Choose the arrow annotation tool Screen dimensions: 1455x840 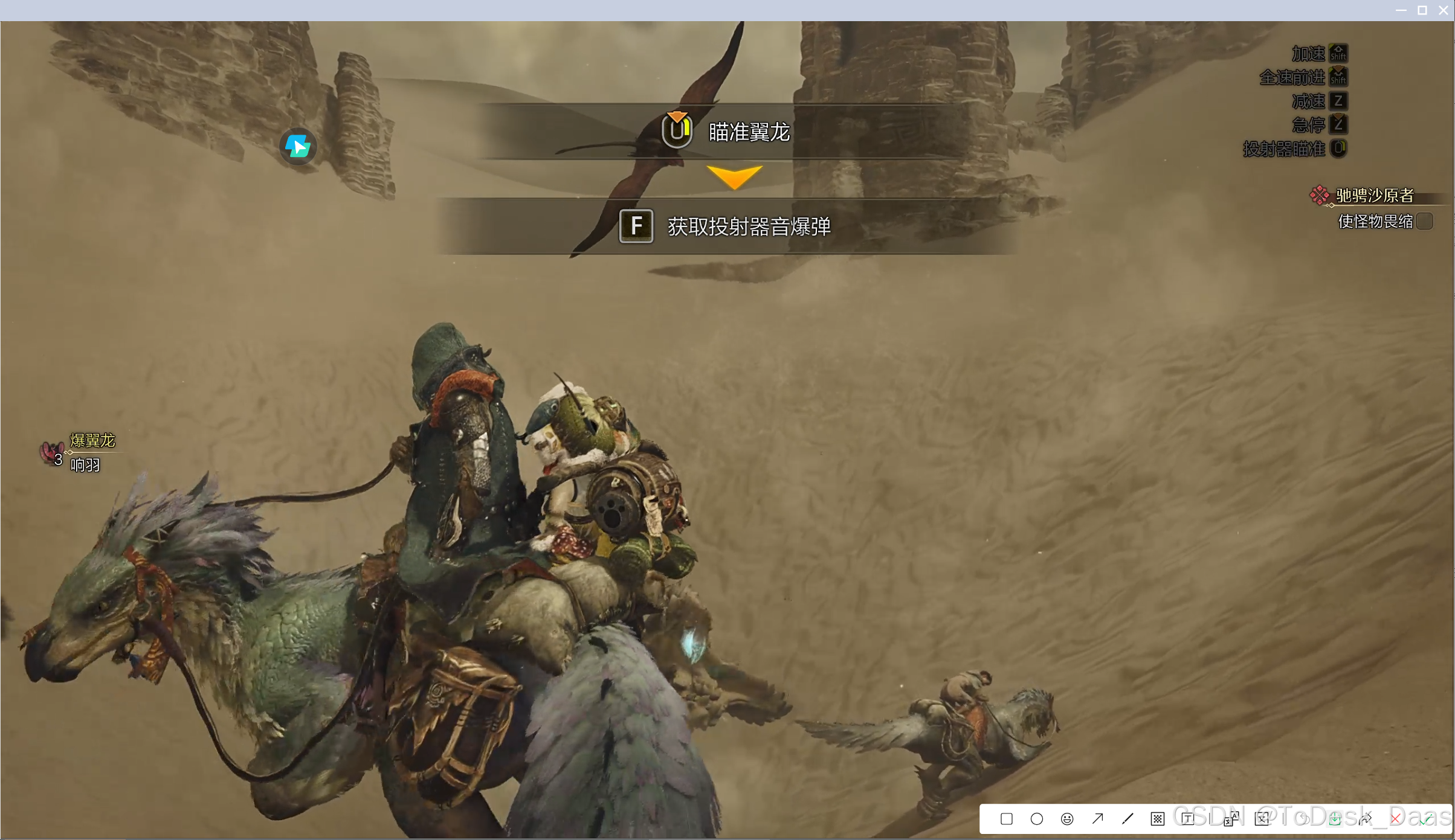(1097, 819)
